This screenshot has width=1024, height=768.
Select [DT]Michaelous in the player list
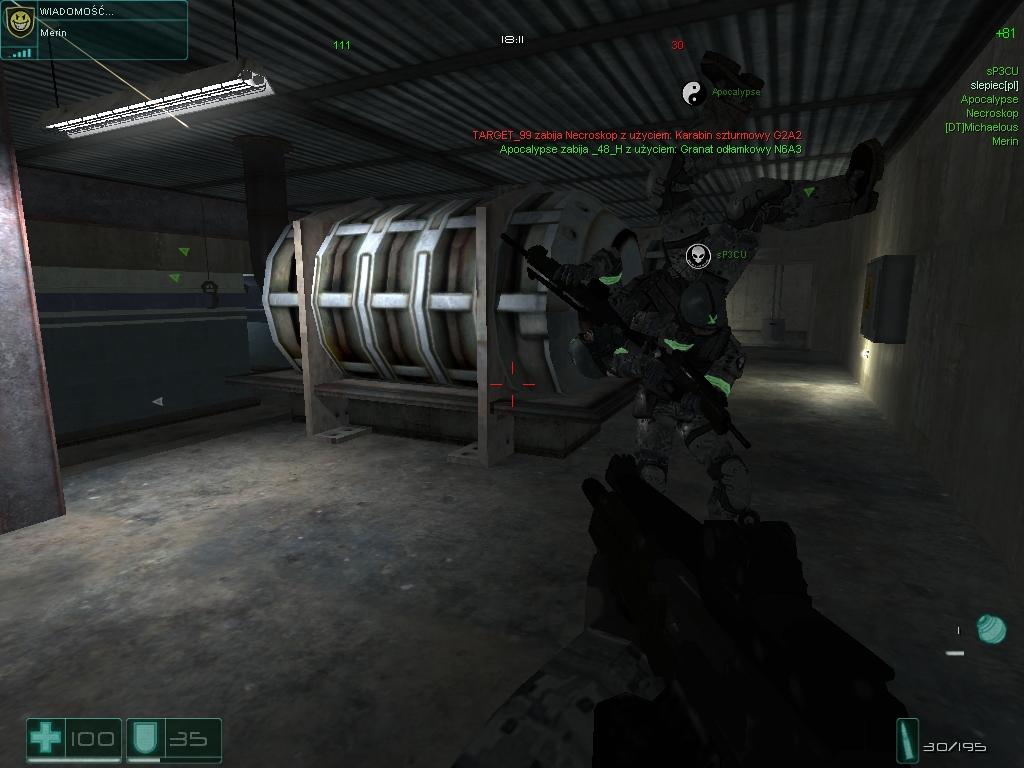[x=981, y=127]
